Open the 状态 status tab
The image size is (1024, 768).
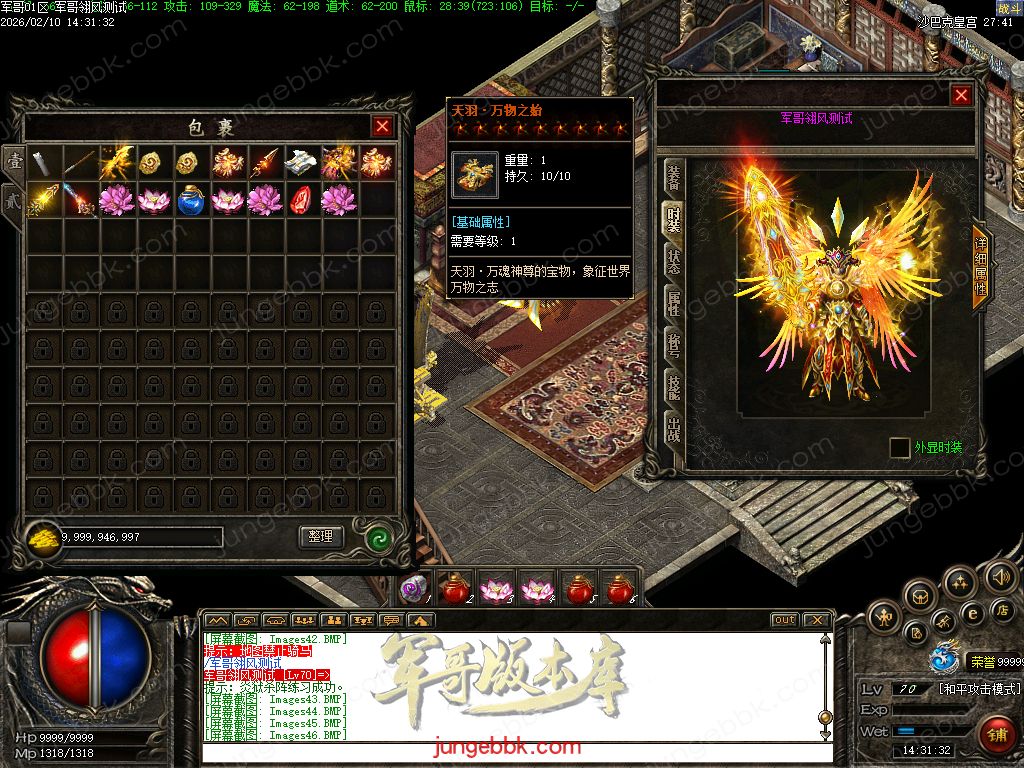(x=673, y=261)
